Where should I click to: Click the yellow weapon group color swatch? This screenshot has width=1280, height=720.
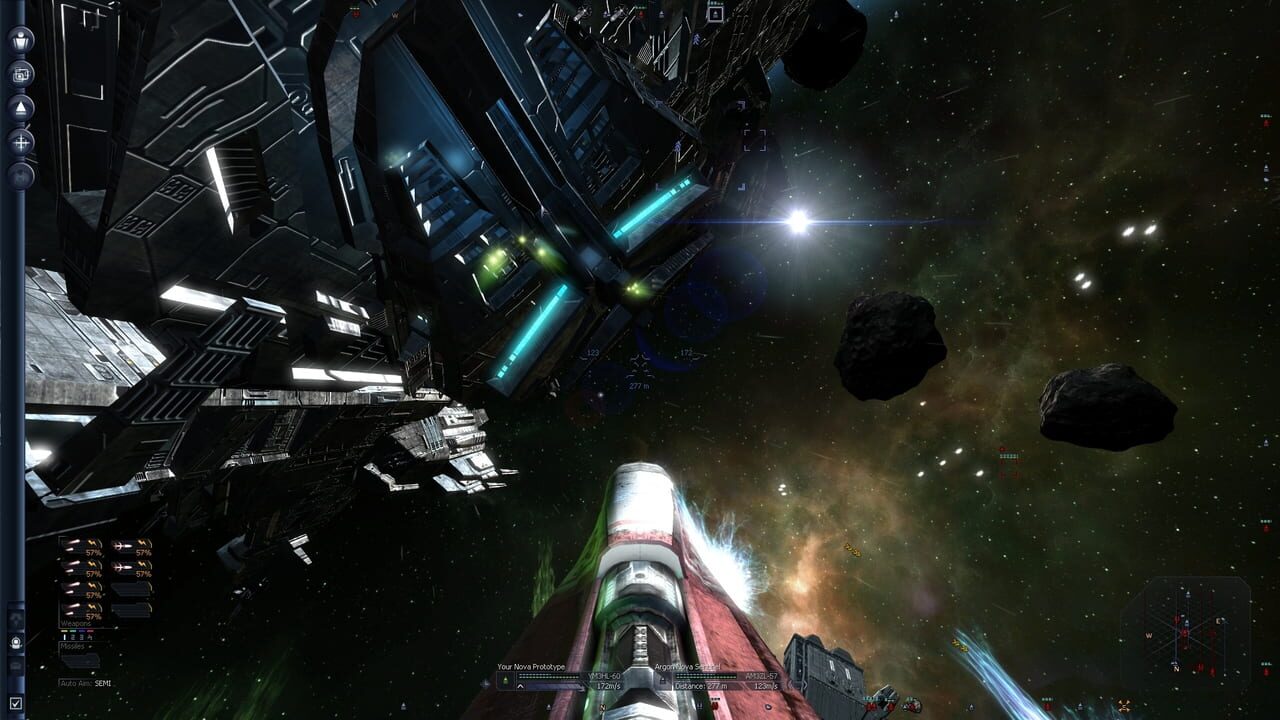(x=64, y=631)
